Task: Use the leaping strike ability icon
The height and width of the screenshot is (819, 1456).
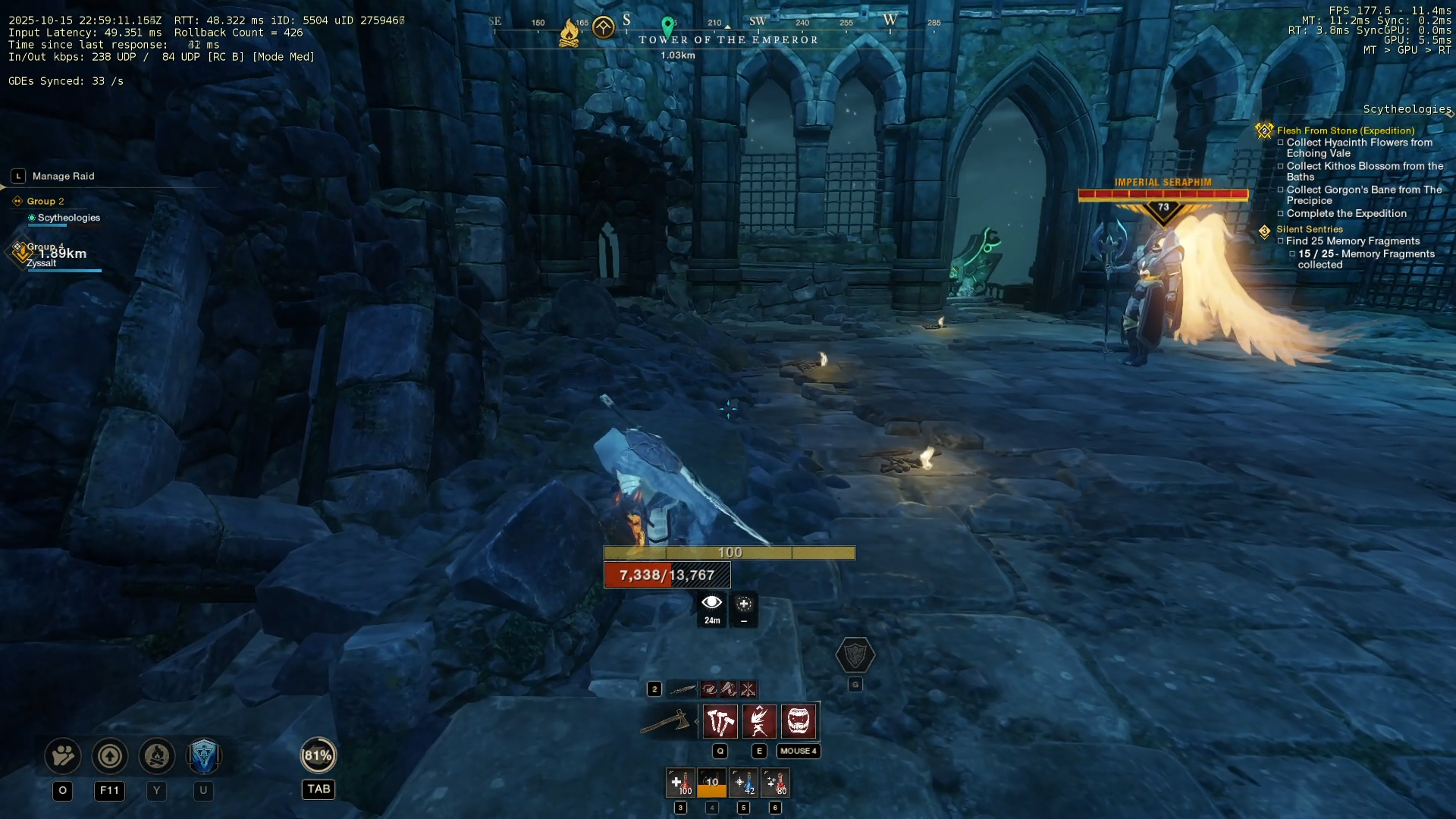Action: coord(759,721)
